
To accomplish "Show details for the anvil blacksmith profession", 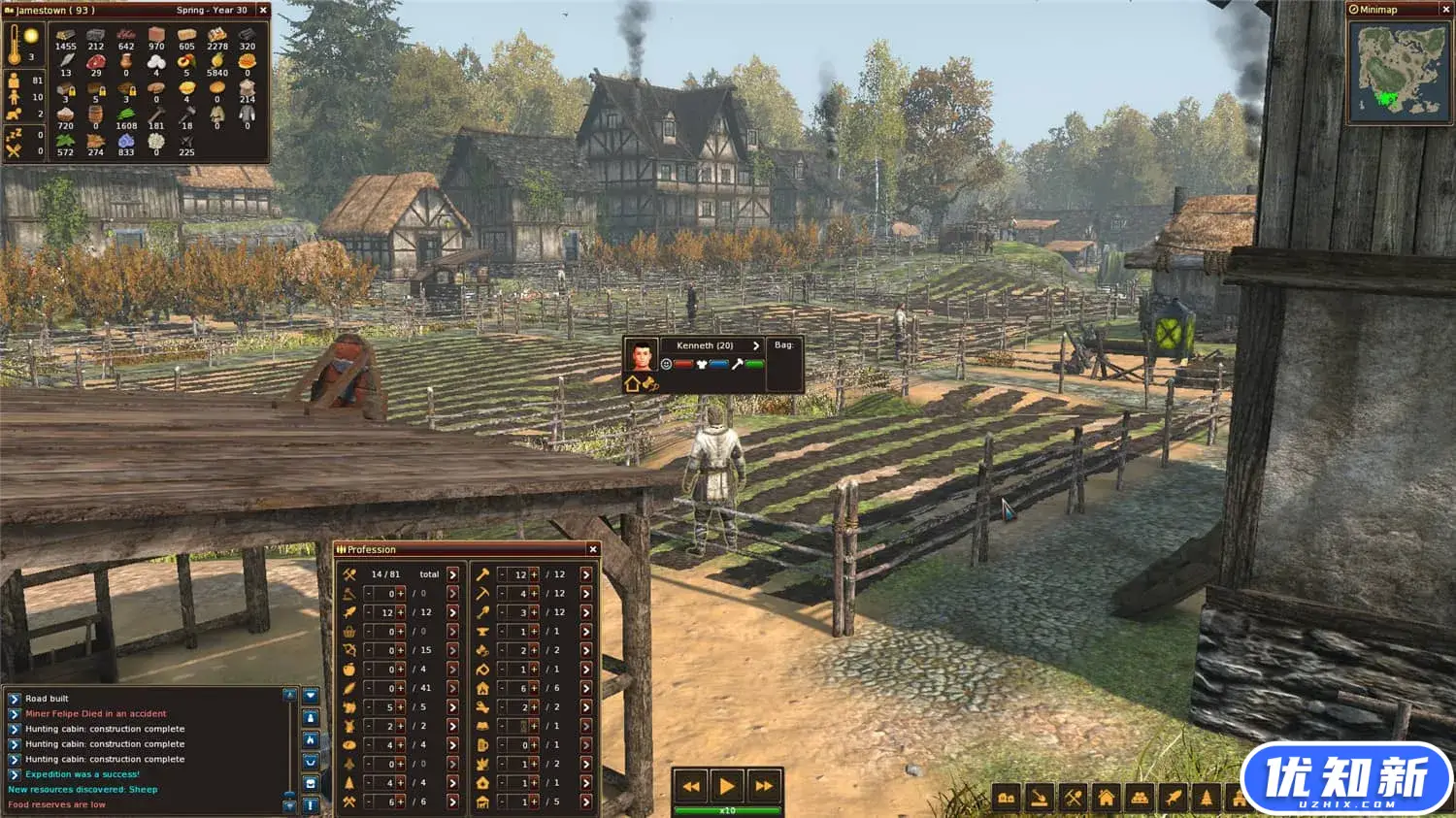I will click(586, 631).
